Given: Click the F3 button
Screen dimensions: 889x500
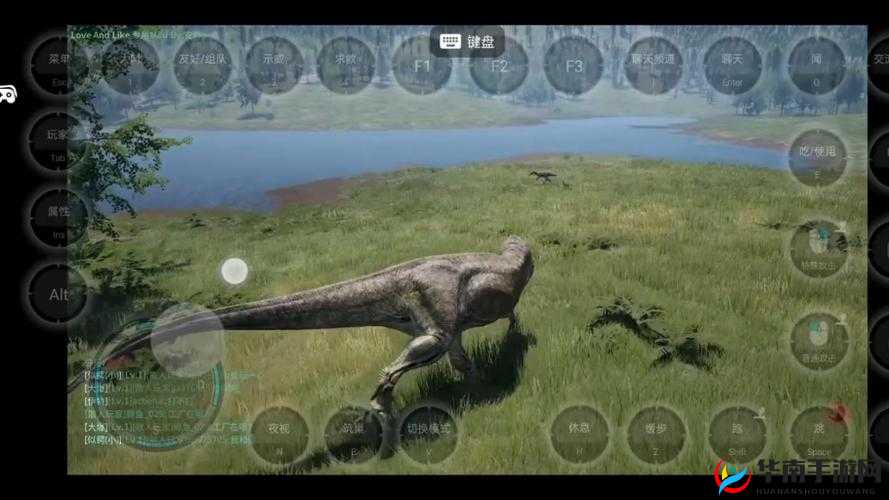Looking at the screenshot, I should pyautogui.click(x=574, y=66).
